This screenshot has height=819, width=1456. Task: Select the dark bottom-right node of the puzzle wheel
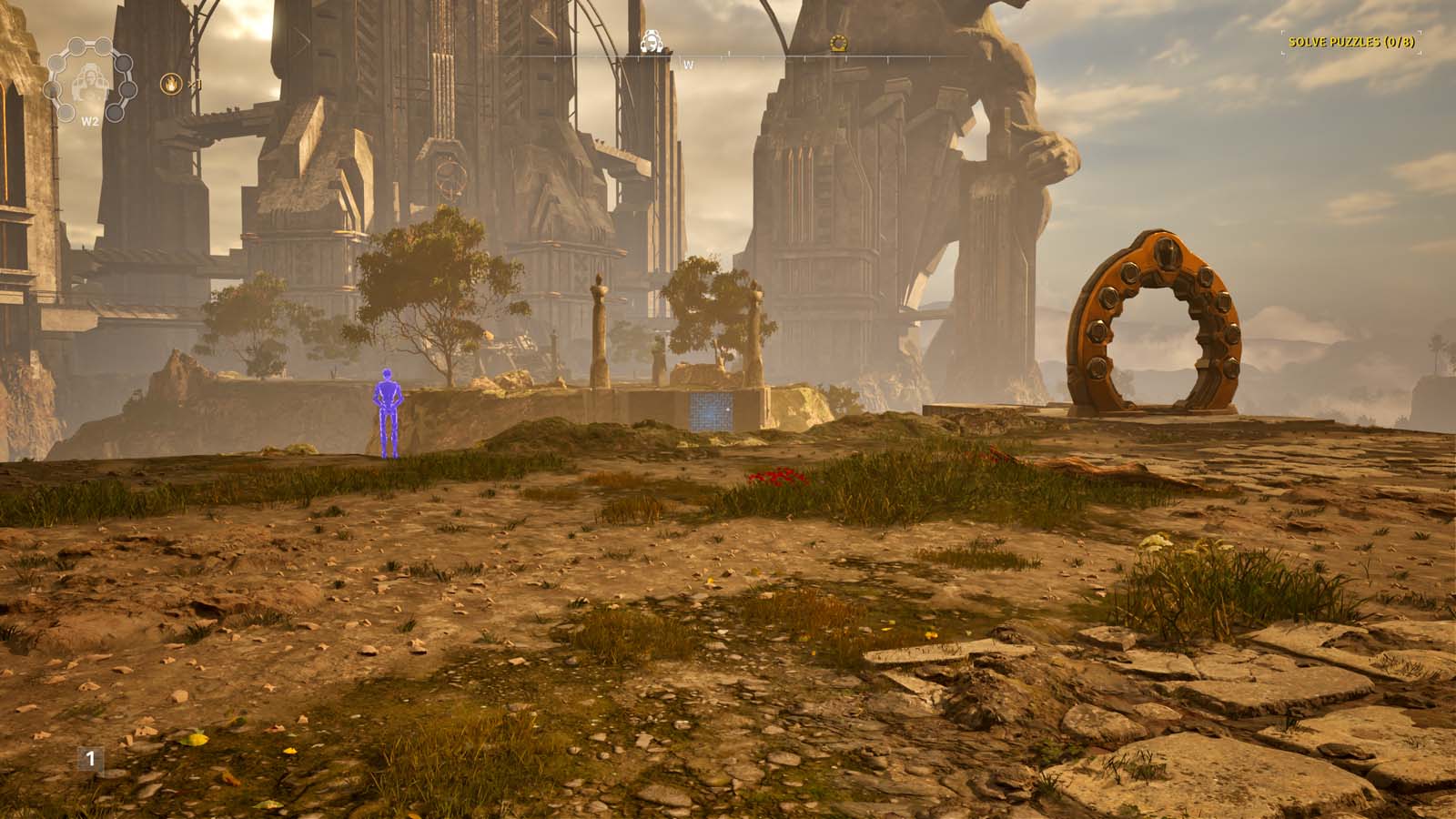(116, 112)
